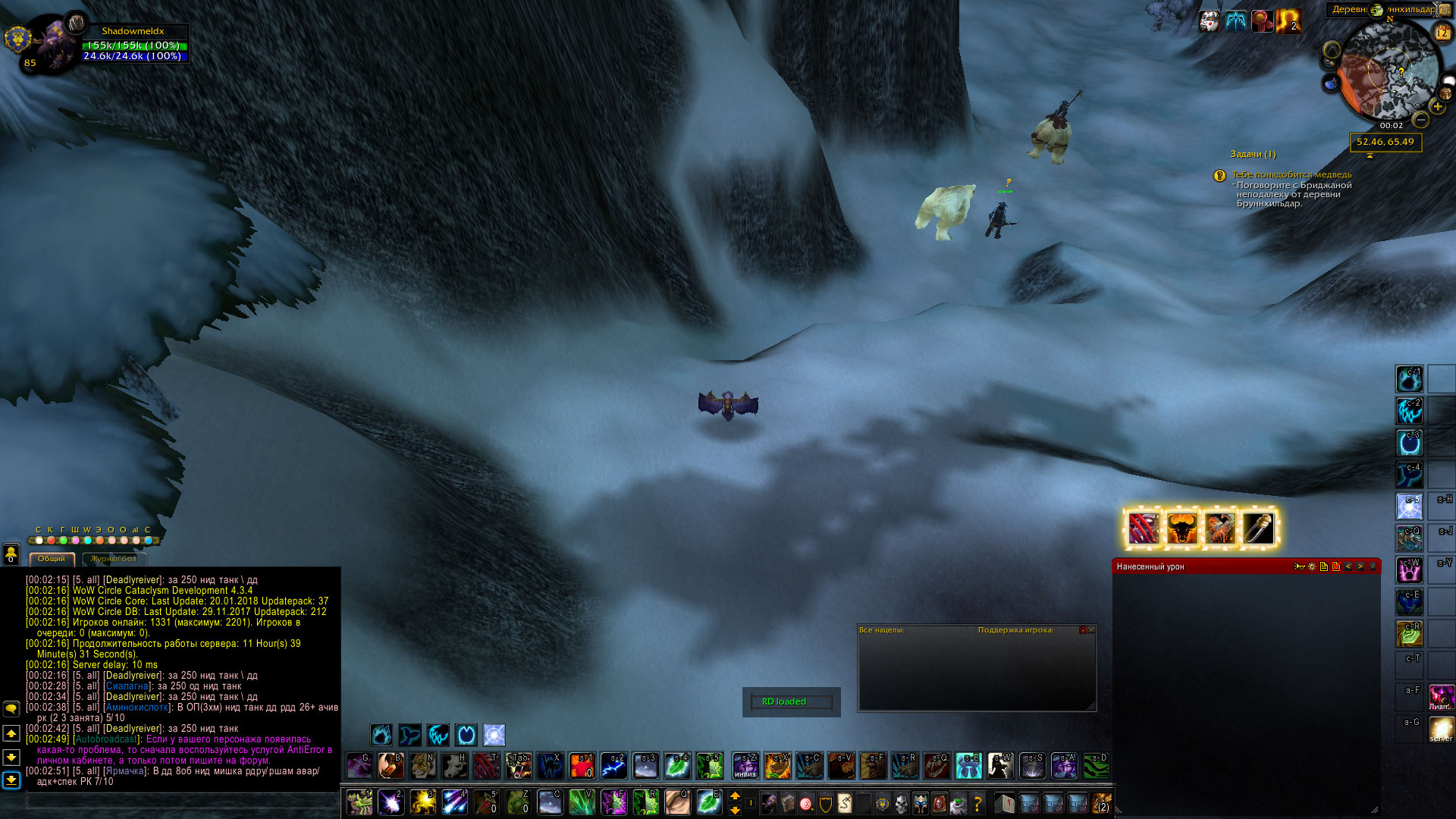Close the 'Нанесенный урон' damage meter window
The height and width of the screenshot is (819, 1456).
point(1373,566)
